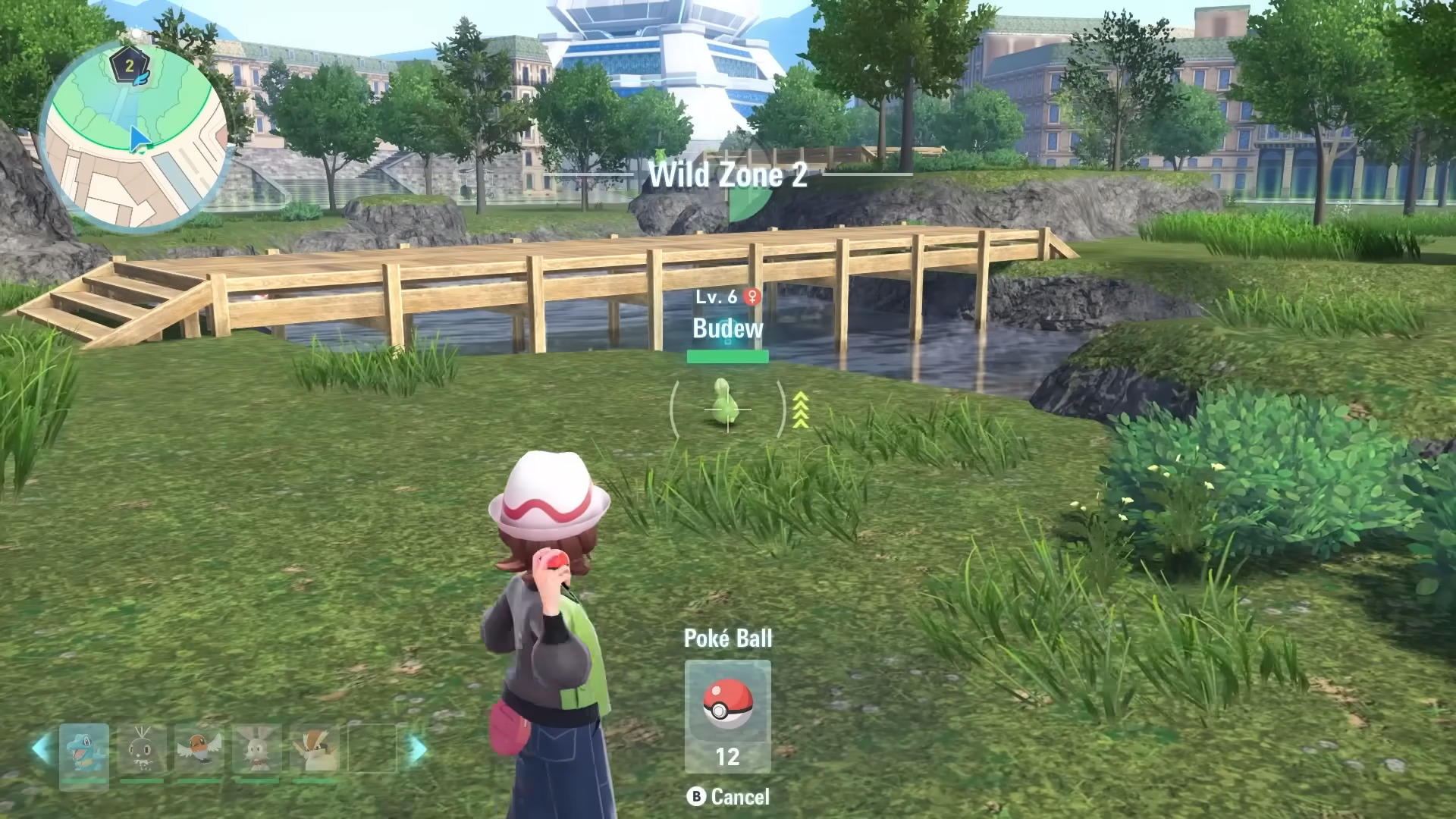Choose Scatterbug from the party lineup
This screenshot has width=1456, height=819.
(x=142, y=749)
